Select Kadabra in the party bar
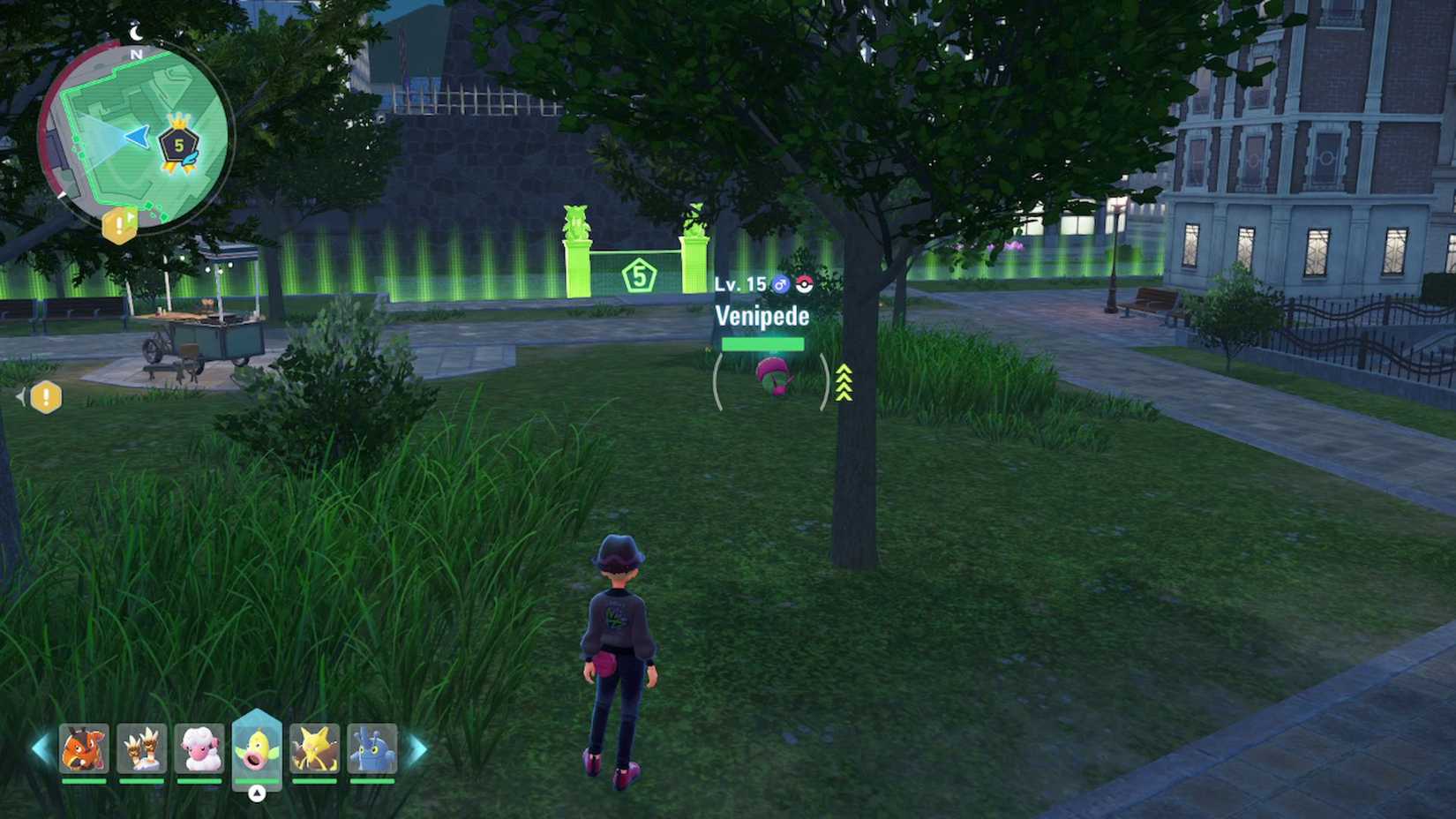The image size is (1456, 819). point(314,749)
